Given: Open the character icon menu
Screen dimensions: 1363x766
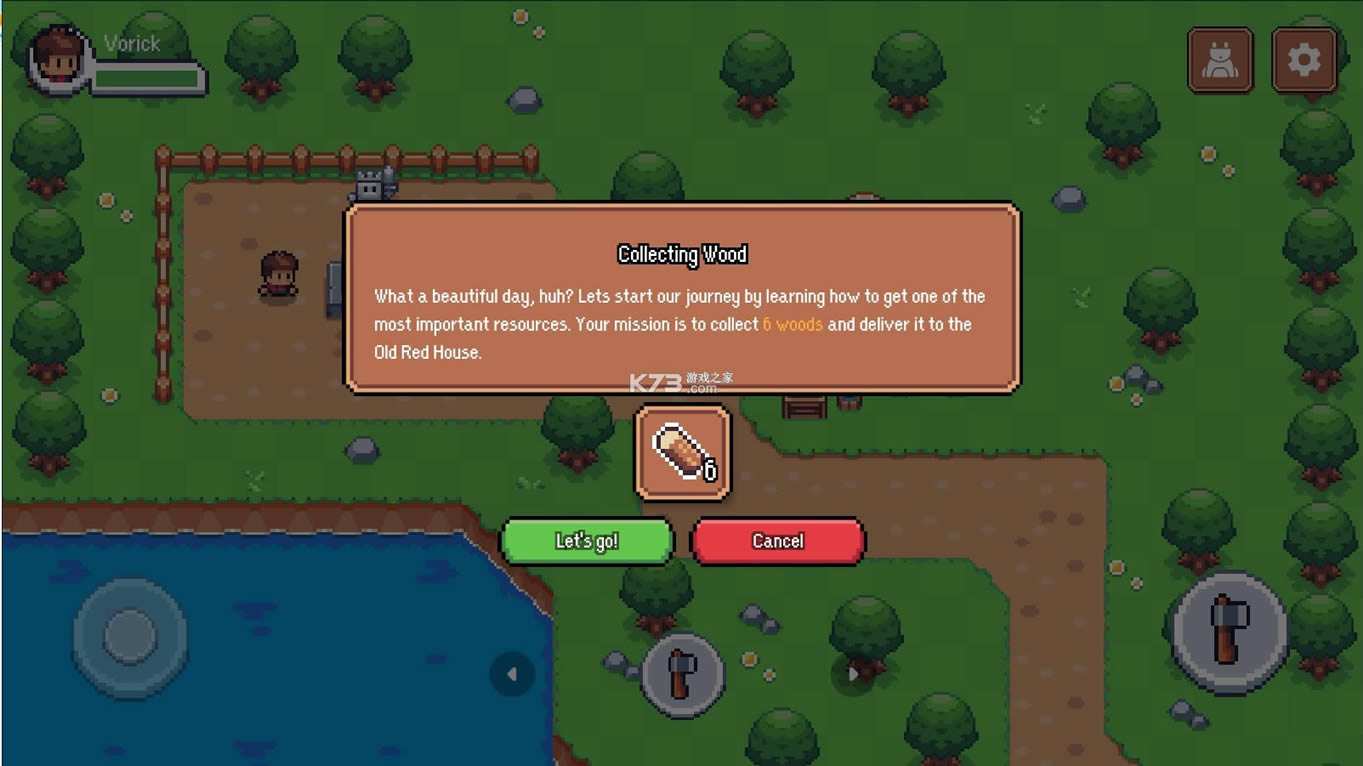Looking at the screenshot, I should point(1220,61).
